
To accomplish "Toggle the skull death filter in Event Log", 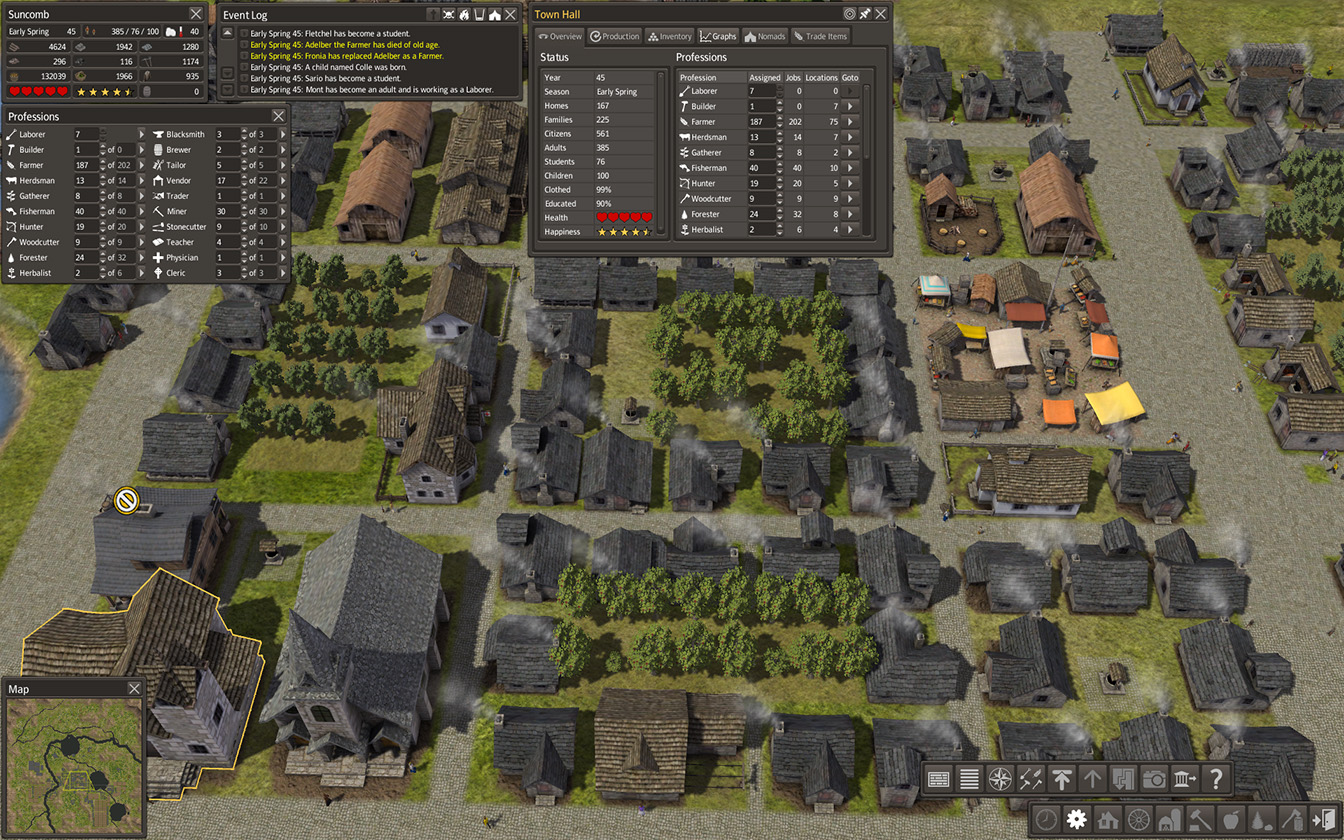I will [x=449, y=14].
